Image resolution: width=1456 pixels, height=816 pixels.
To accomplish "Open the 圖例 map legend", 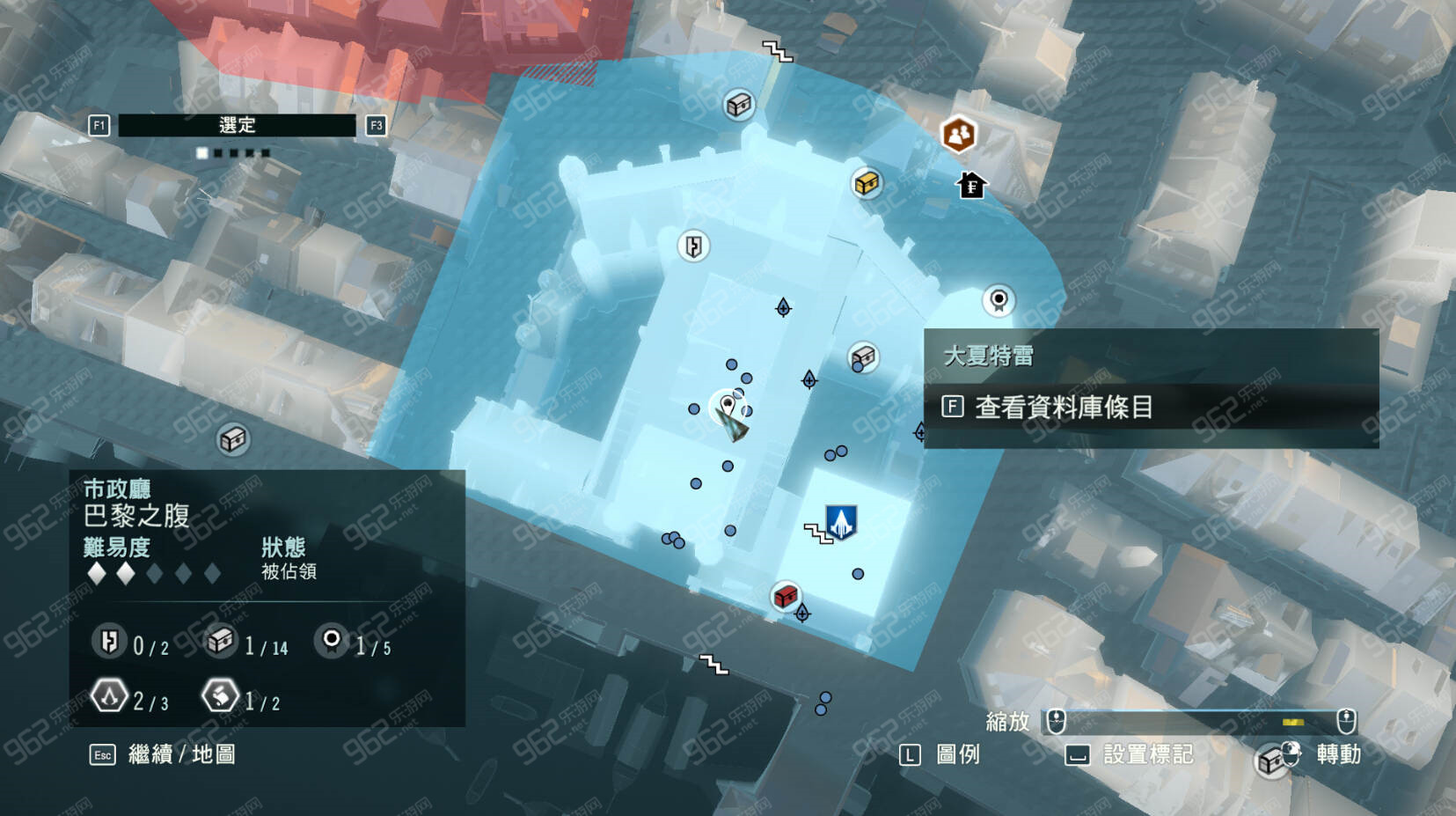I will click(x=956, y=754).
